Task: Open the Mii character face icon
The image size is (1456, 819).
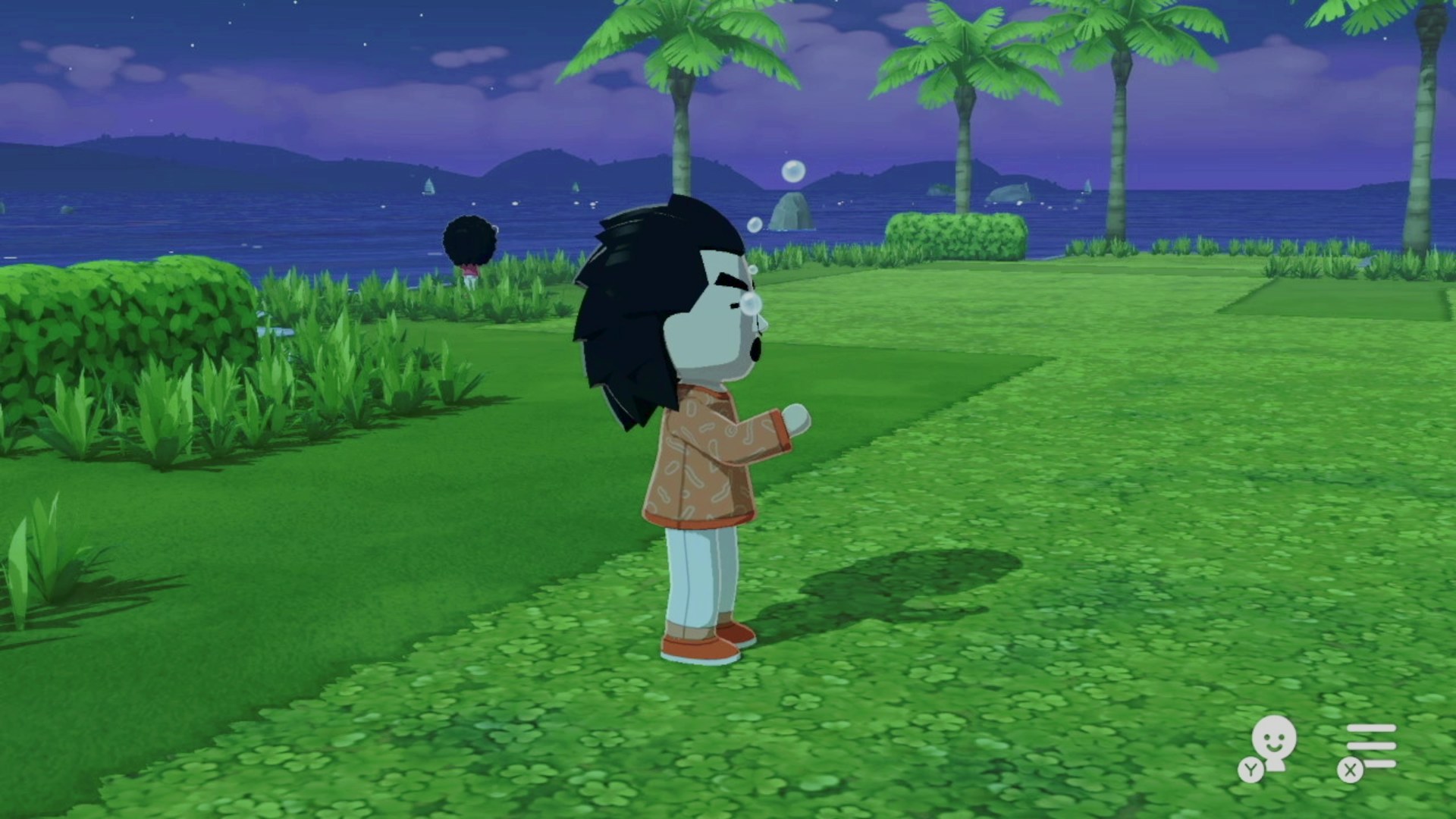Action: 1273,742
